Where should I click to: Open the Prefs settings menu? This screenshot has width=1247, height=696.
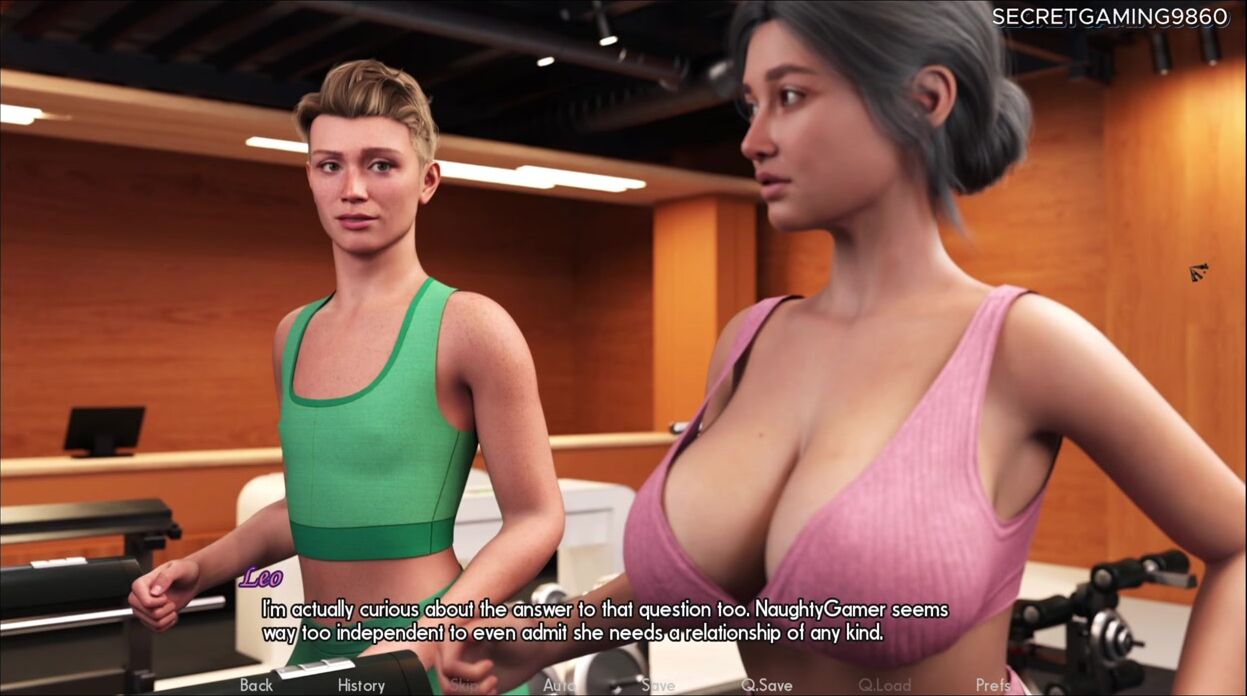(992, 685)
